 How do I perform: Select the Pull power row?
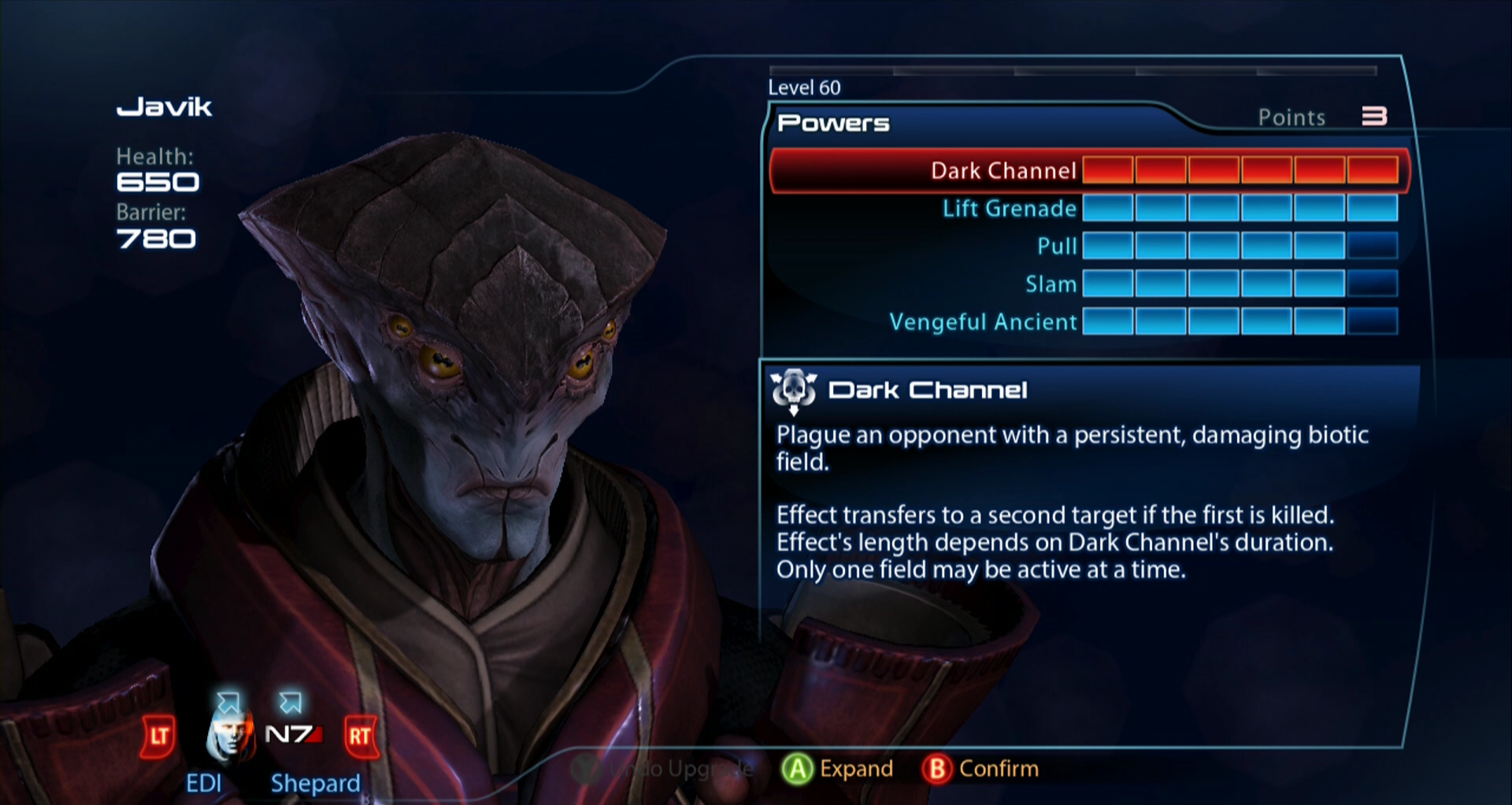pyautogui.click(x=1056, y=246)
